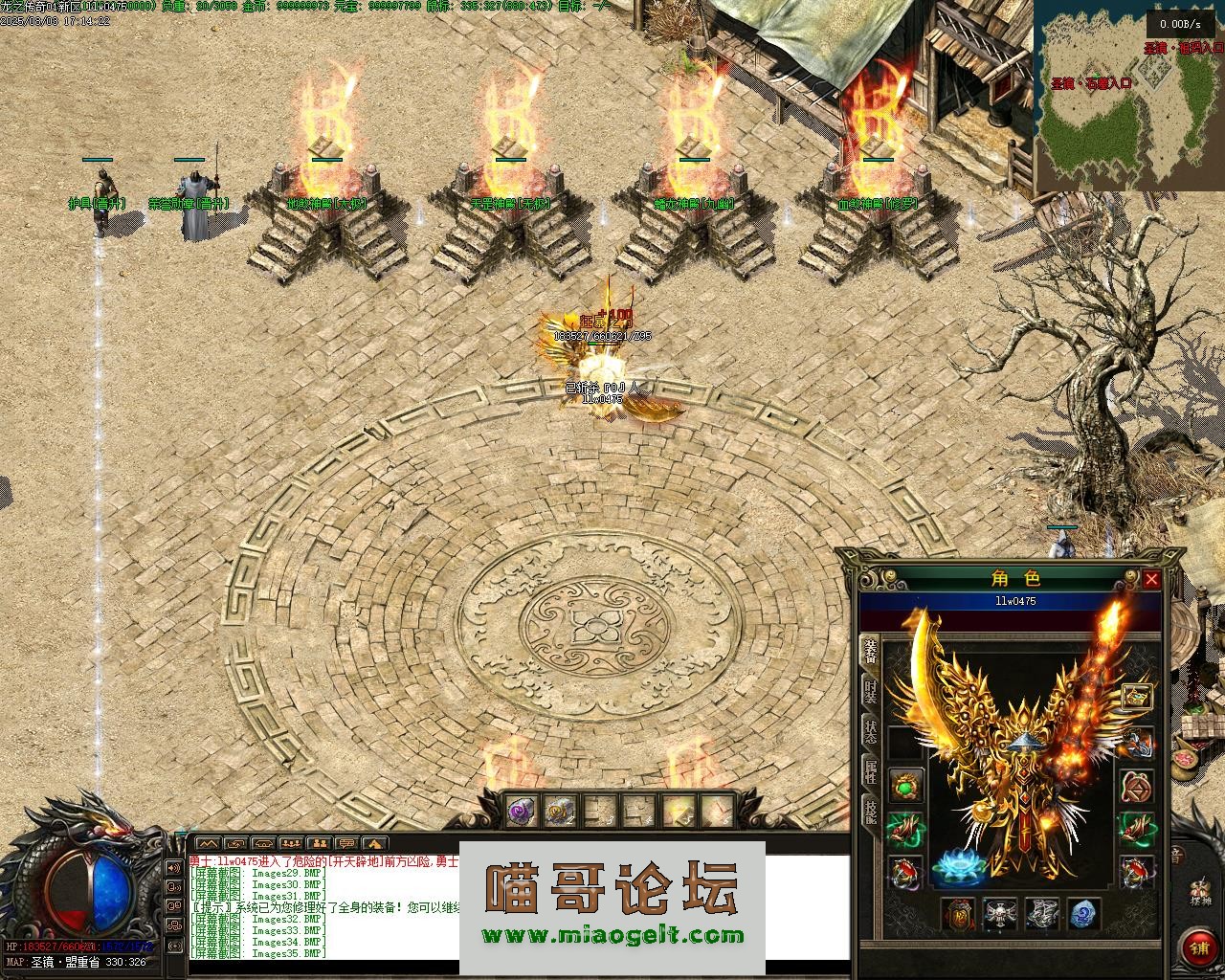Viewport: 1225px width, 980px height.
Task: Choose the red medal equipment slot
Action: point(958,914)
